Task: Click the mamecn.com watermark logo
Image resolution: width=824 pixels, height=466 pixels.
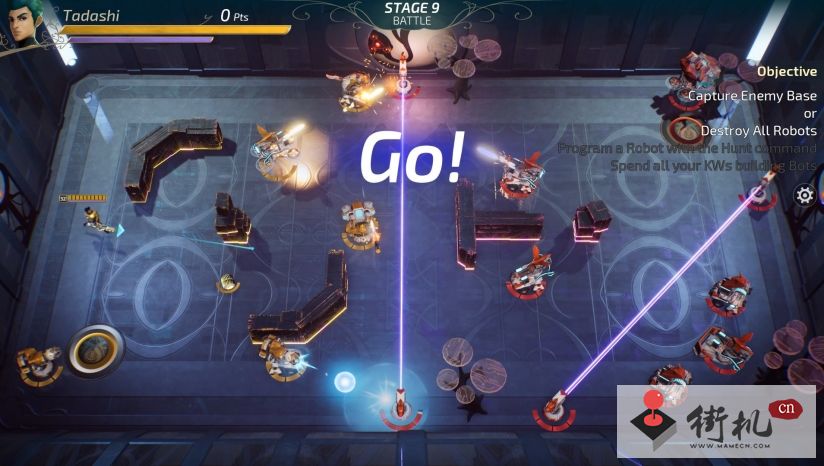Action: [x=715, y=423]
